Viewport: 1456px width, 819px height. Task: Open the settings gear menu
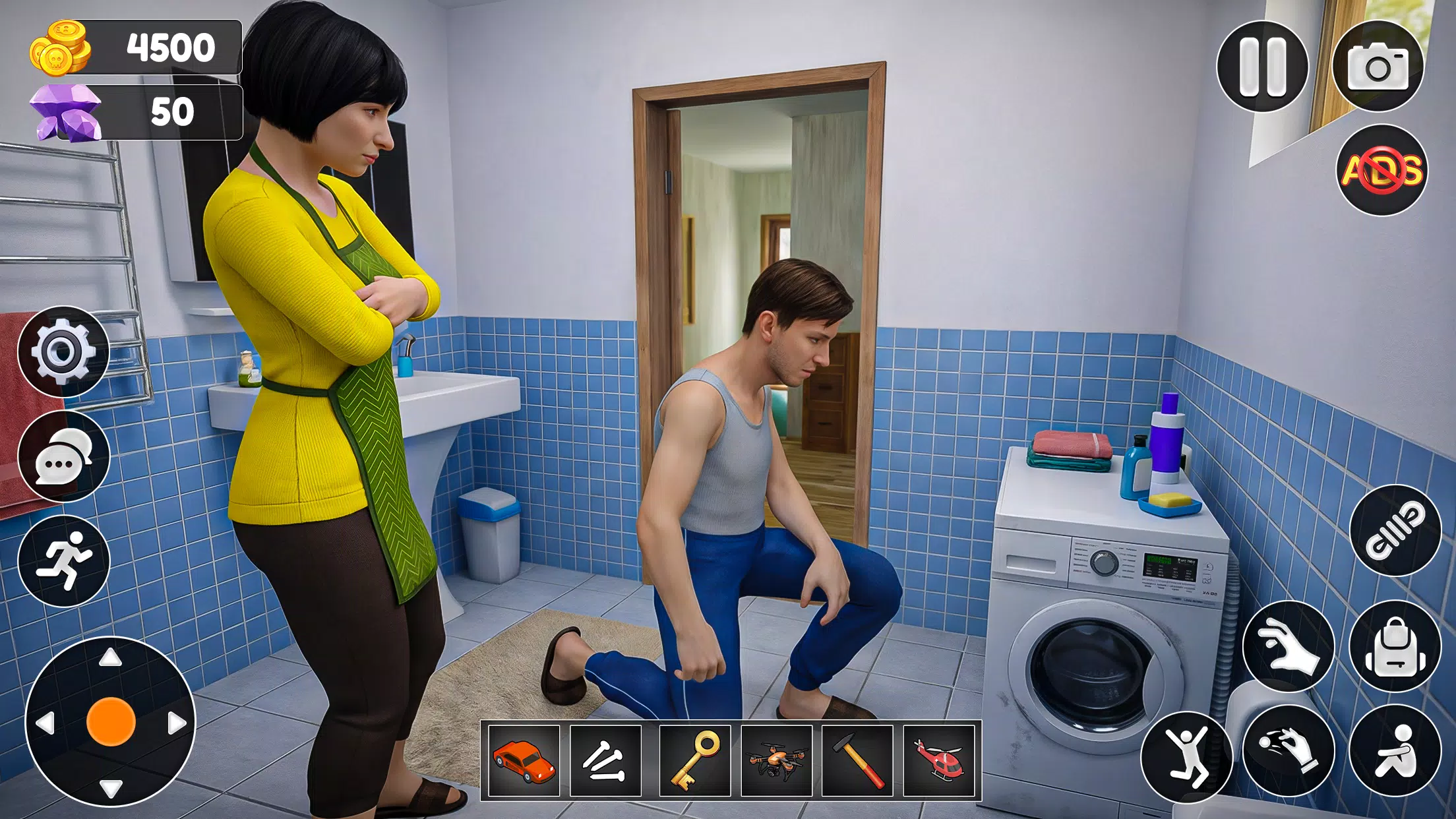tap(63, 351)
